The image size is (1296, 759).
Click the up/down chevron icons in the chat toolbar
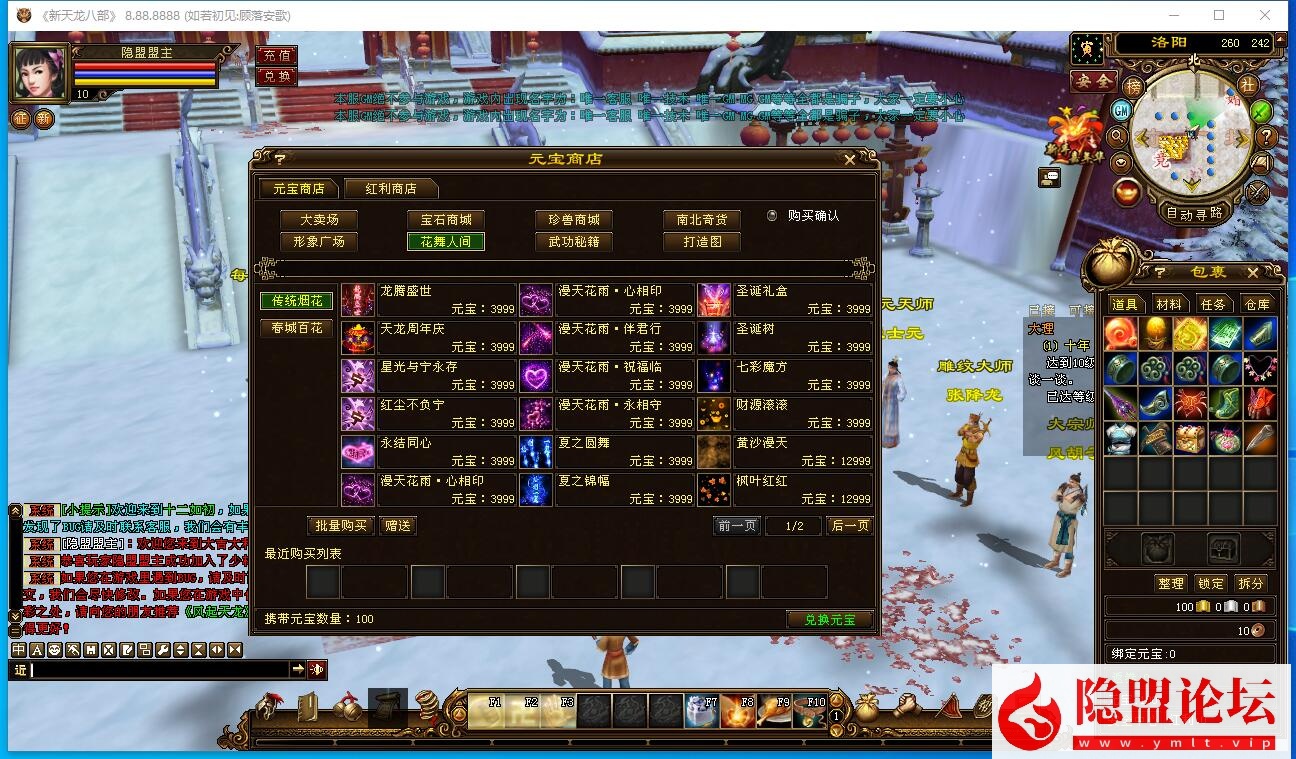181,649
